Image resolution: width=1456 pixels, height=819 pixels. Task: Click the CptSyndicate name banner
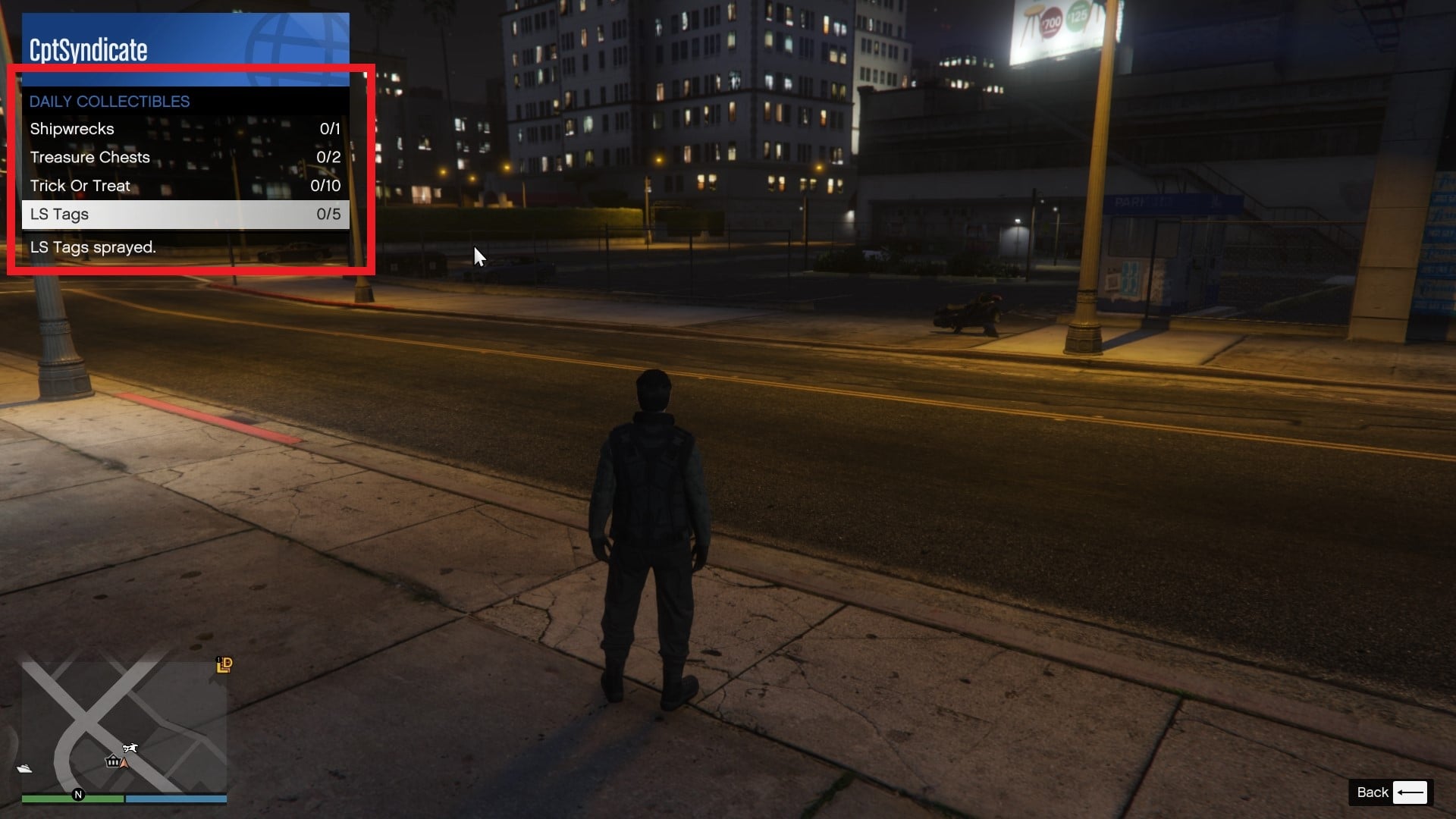(88, 49)
